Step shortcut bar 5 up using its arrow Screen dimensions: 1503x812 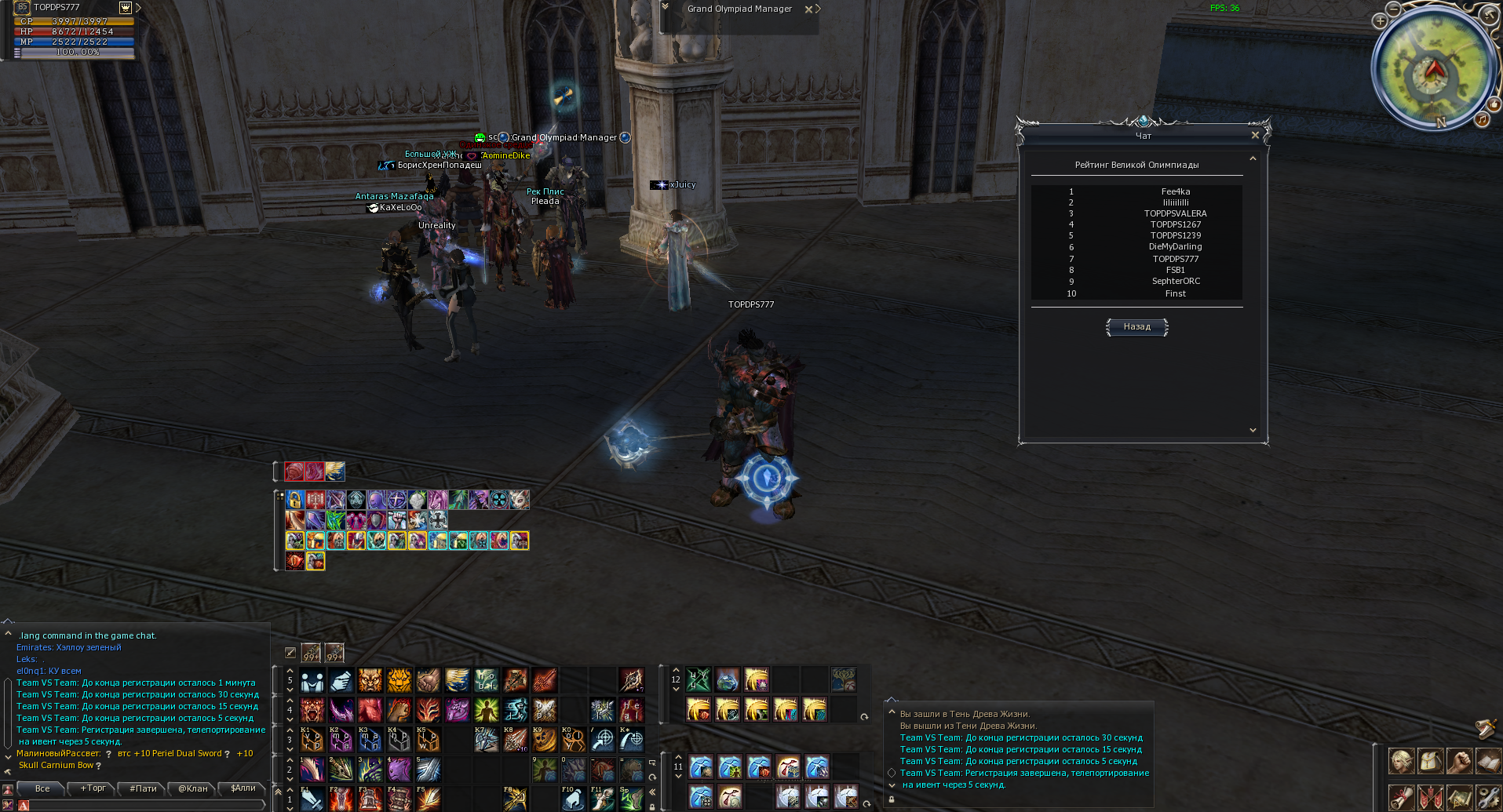[289, 672]
